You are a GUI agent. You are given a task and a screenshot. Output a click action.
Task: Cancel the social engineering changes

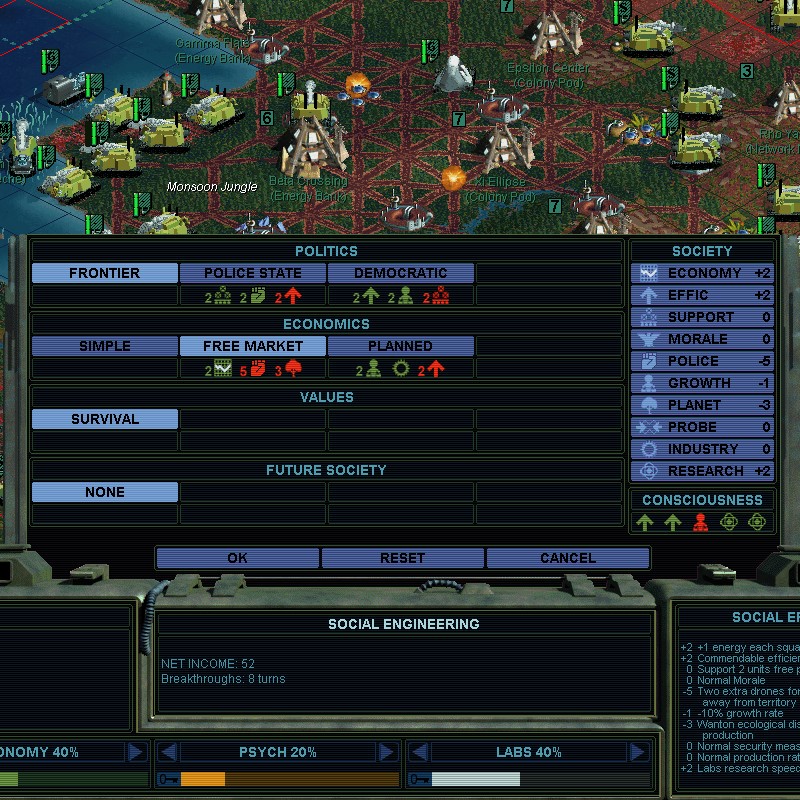[567, 558]
